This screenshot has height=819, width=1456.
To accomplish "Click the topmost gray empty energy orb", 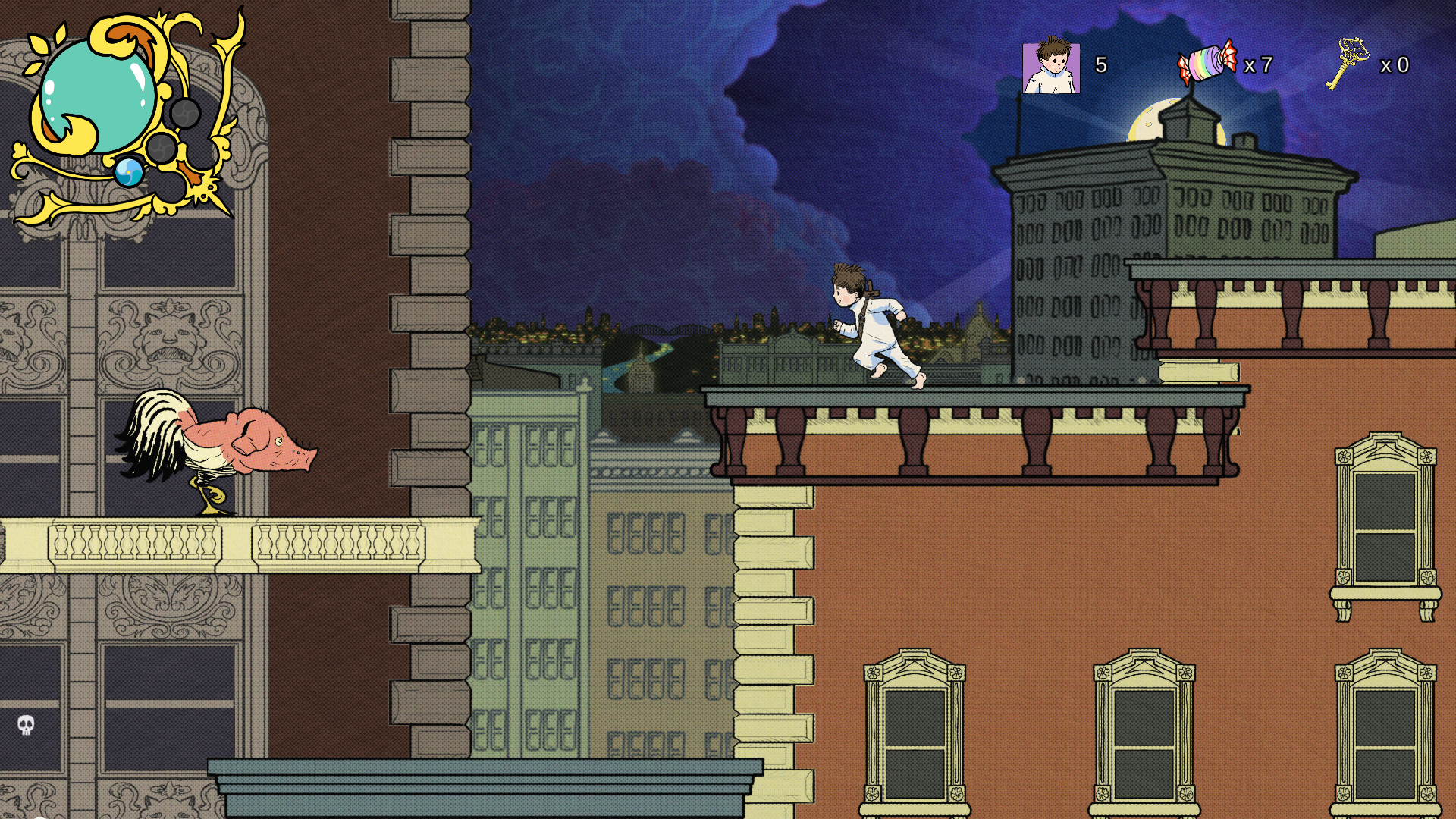I will 186,113.
